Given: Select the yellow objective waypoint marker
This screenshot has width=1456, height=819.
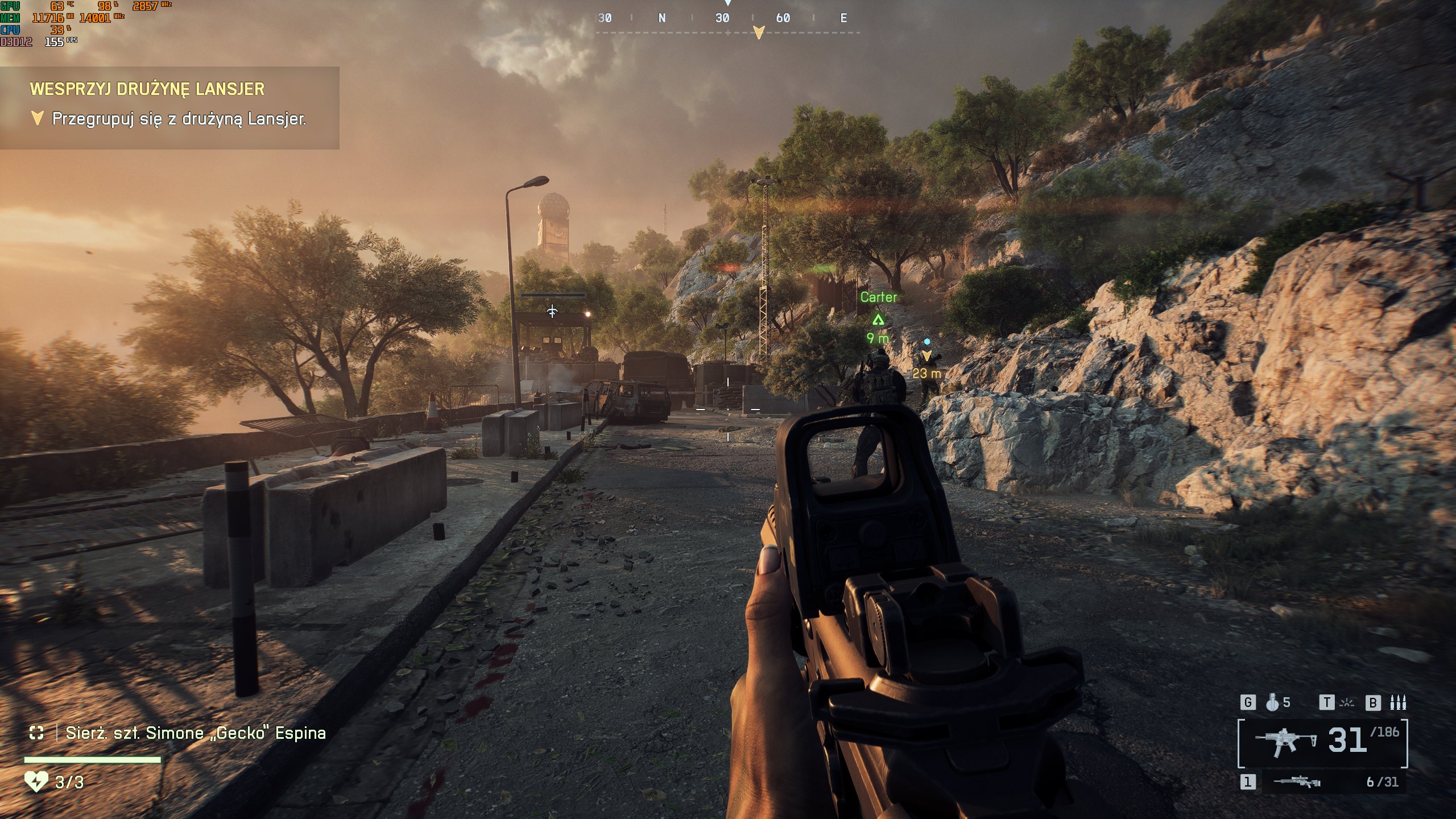Looking at the screenshot, I should click(x=927, y=356).
